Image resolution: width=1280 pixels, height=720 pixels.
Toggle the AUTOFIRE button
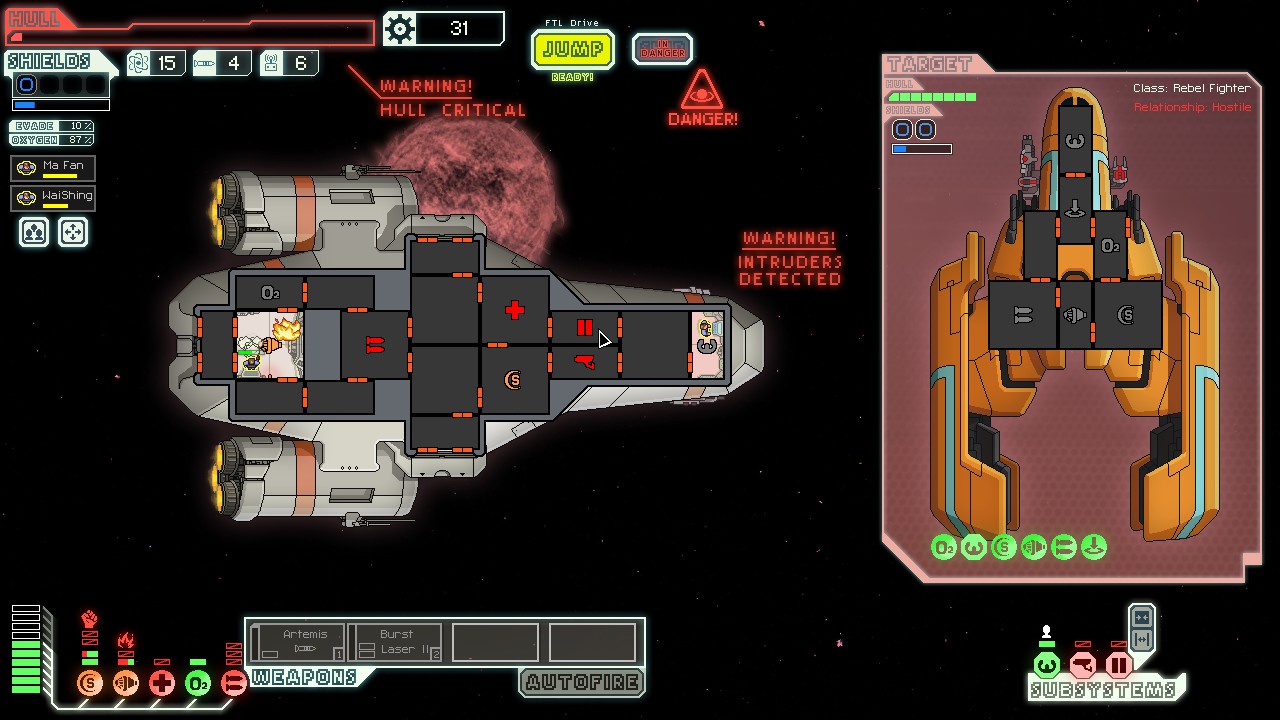(581, 683)
